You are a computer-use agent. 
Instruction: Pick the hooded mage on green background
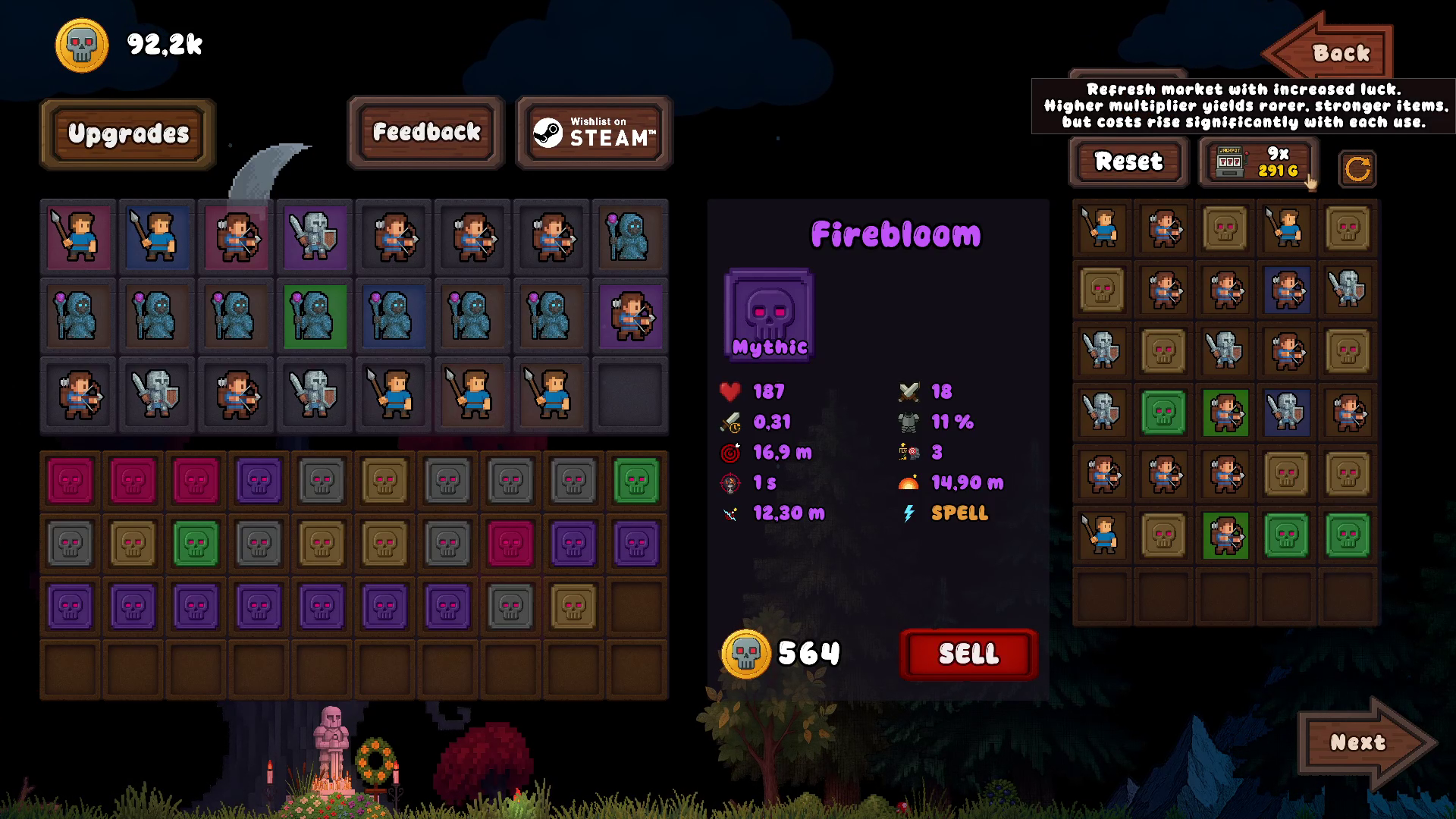315,316
